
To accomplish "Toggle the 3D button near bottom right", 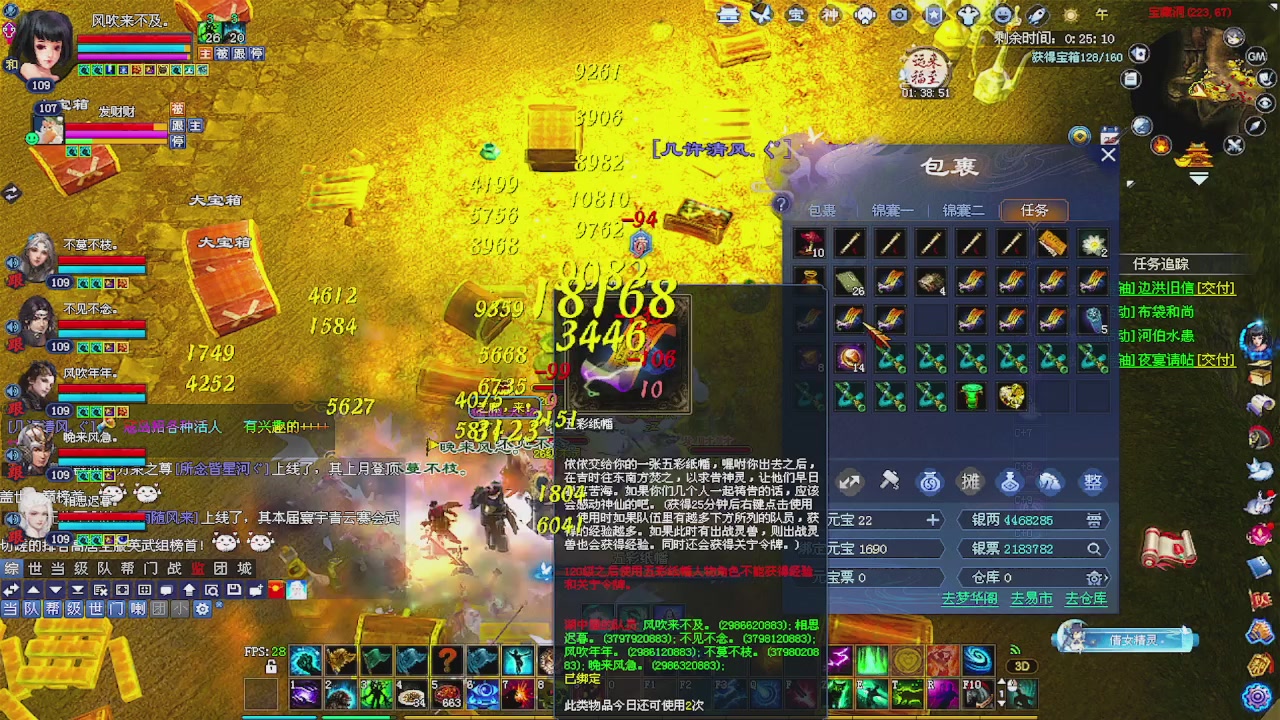I will pos(1021,664).
